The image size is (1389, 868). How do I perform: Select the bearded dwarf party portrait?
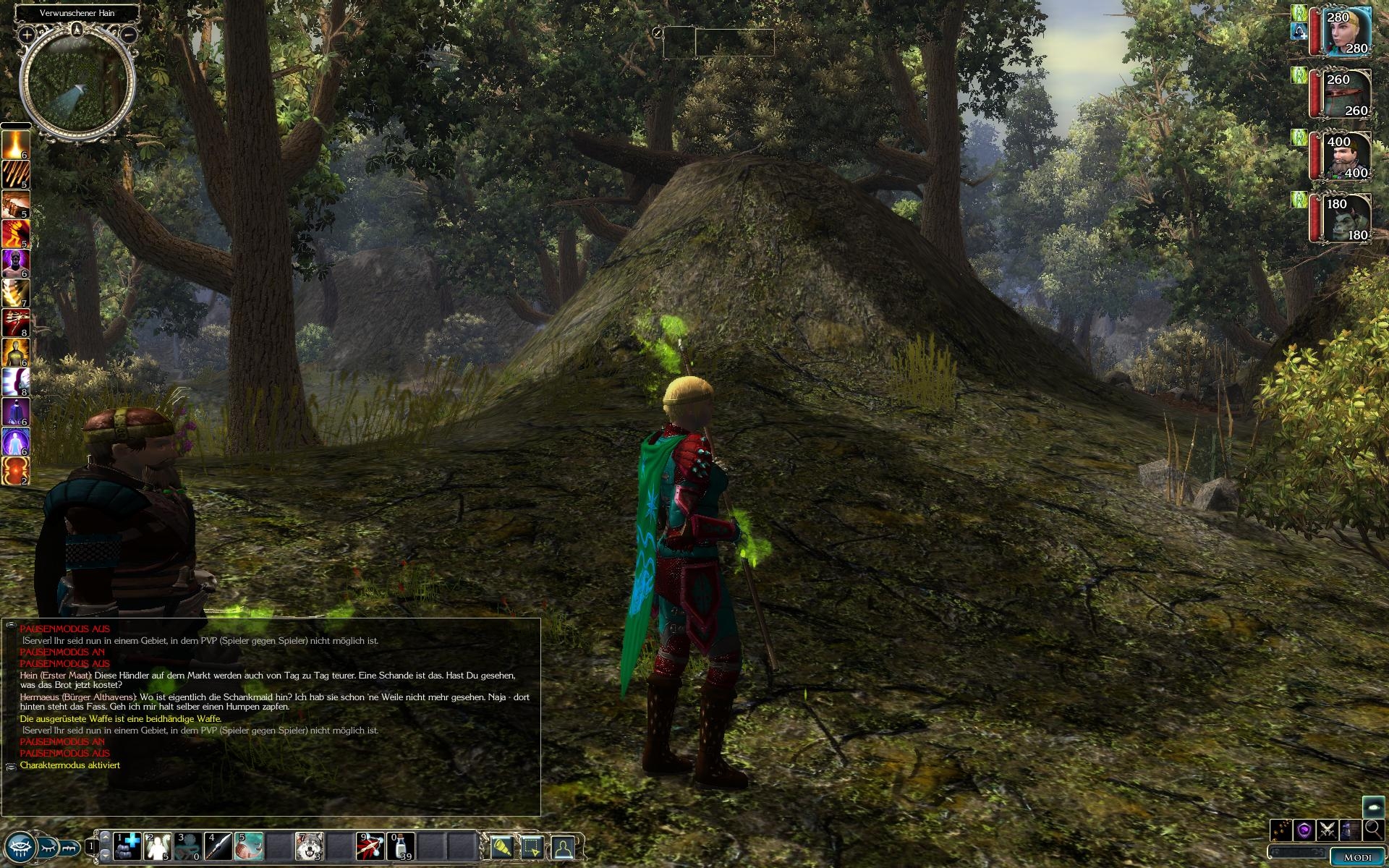[x=1346, y=156]
